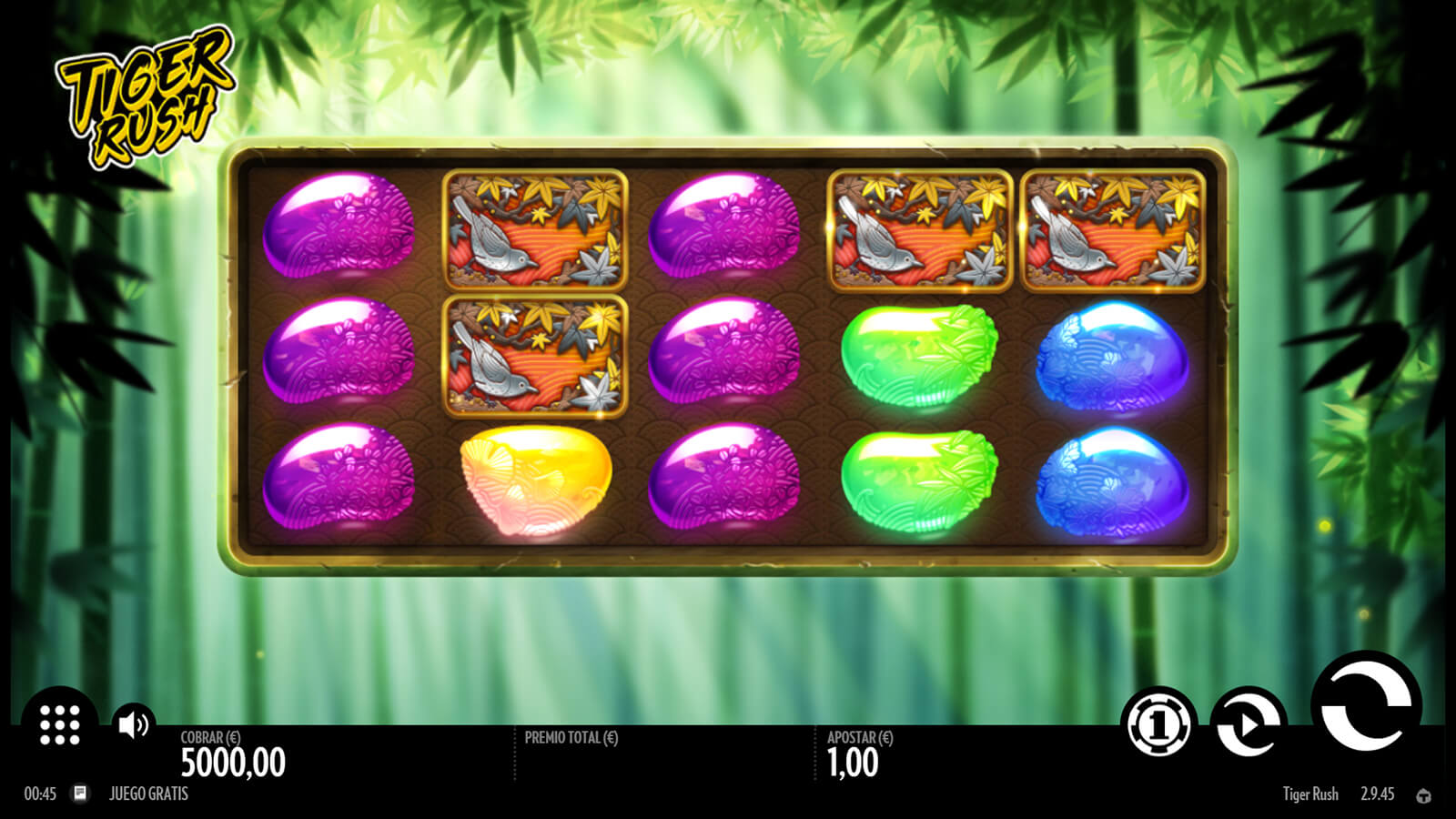1456x819 pixels.
Task: Open the nine-dot game menu
Action: (x=60, y=724)
